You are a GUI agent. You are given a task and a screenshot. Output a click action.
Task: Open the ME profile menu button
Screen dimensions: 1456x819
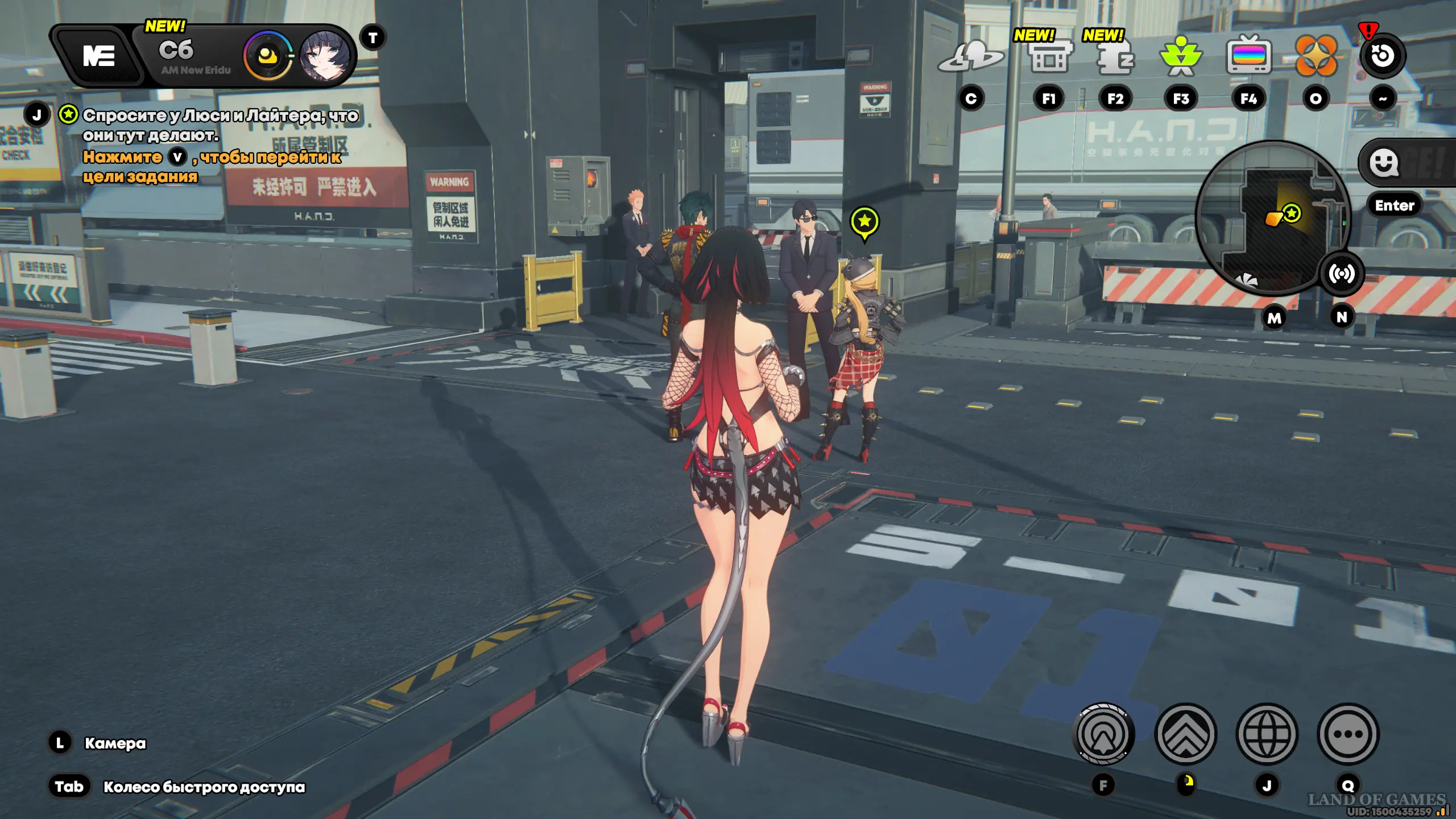(99, 56)
